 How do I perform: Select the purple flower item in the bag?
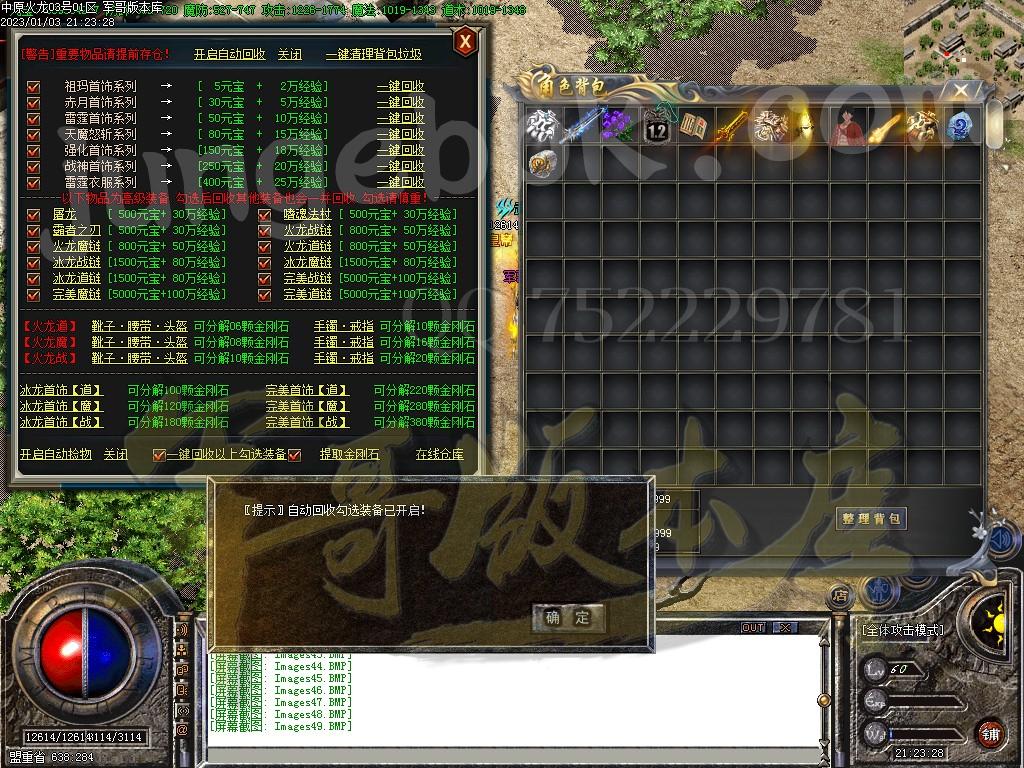tap(618, 127)
